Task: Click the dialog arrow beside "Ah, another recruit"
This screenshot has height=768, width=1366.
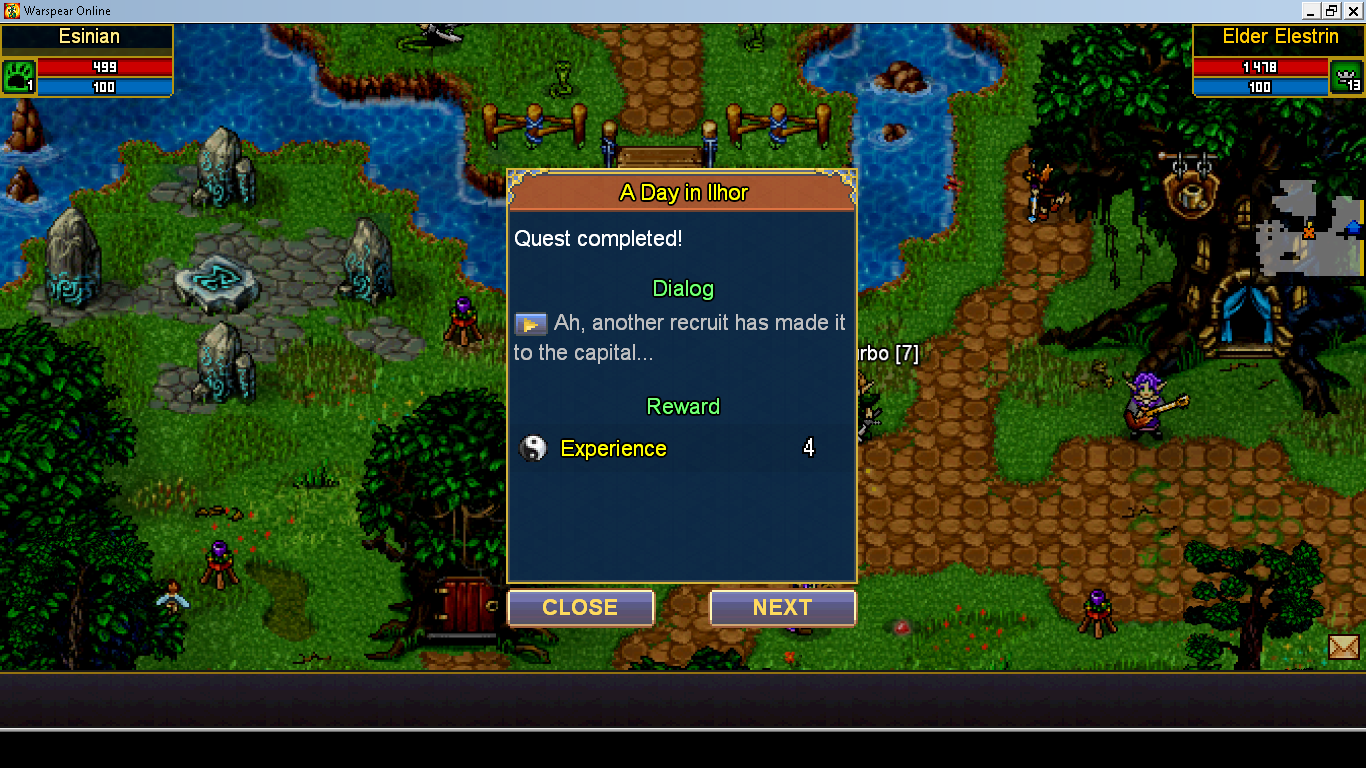Action: pos(530,324)
